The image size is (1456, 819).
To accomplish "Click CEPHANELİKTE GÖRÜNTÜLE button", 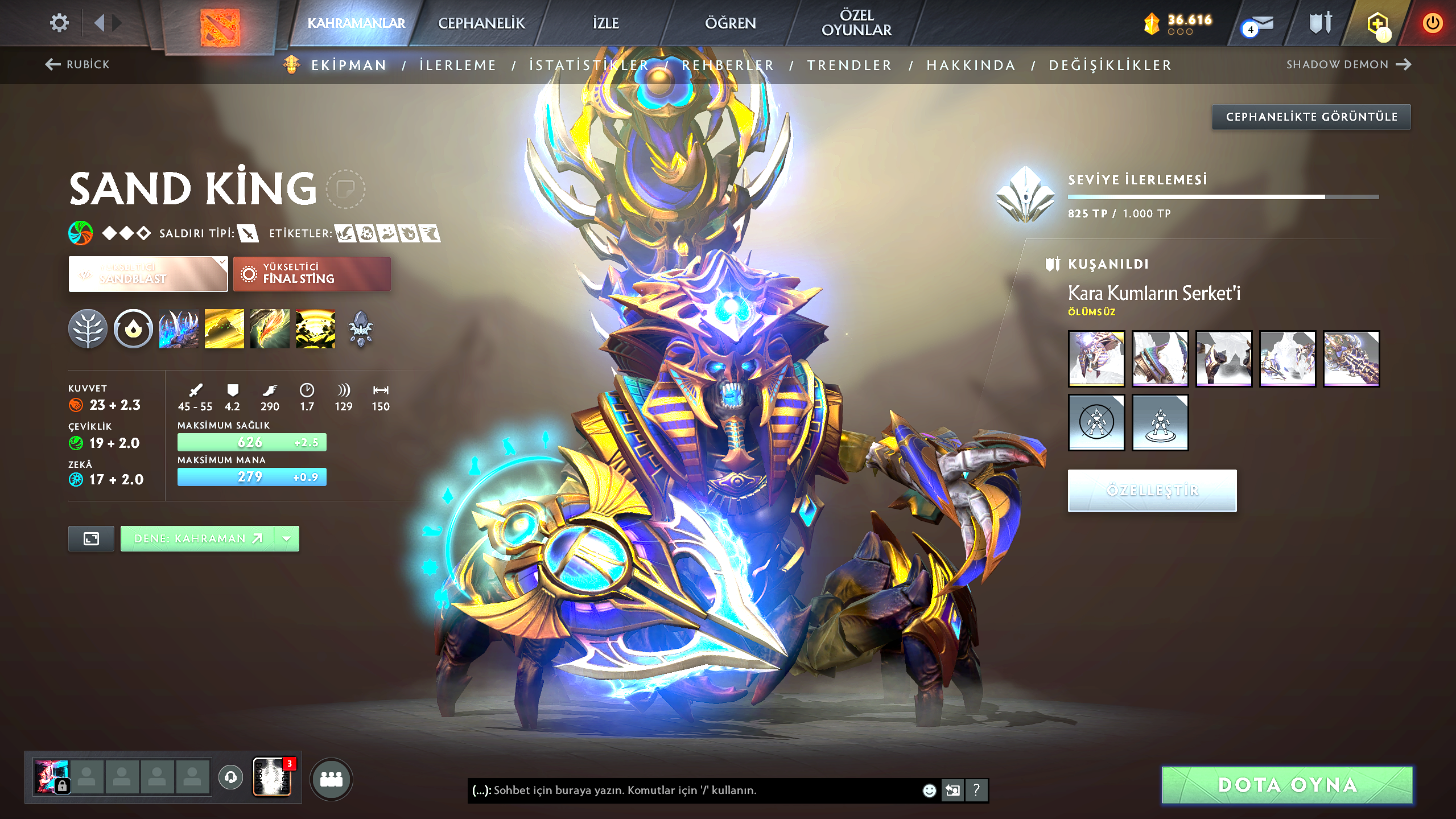I will point(1311,117).
